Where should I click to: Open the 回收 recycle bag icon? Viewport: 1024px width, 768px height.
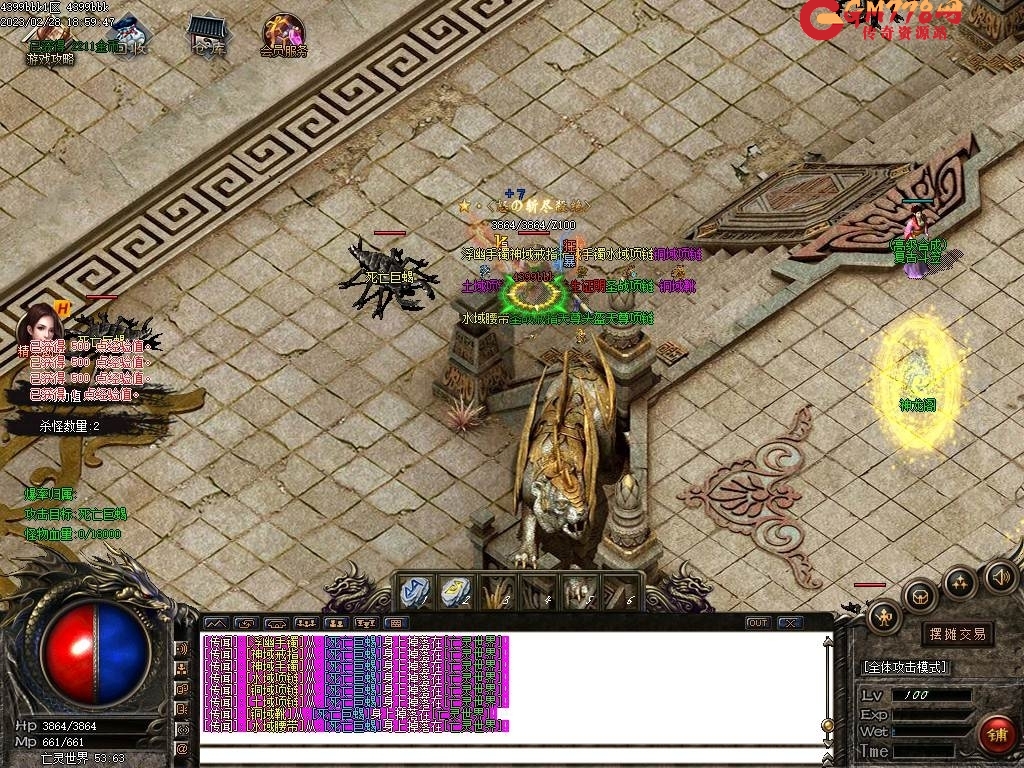click(x=127, y=36)
